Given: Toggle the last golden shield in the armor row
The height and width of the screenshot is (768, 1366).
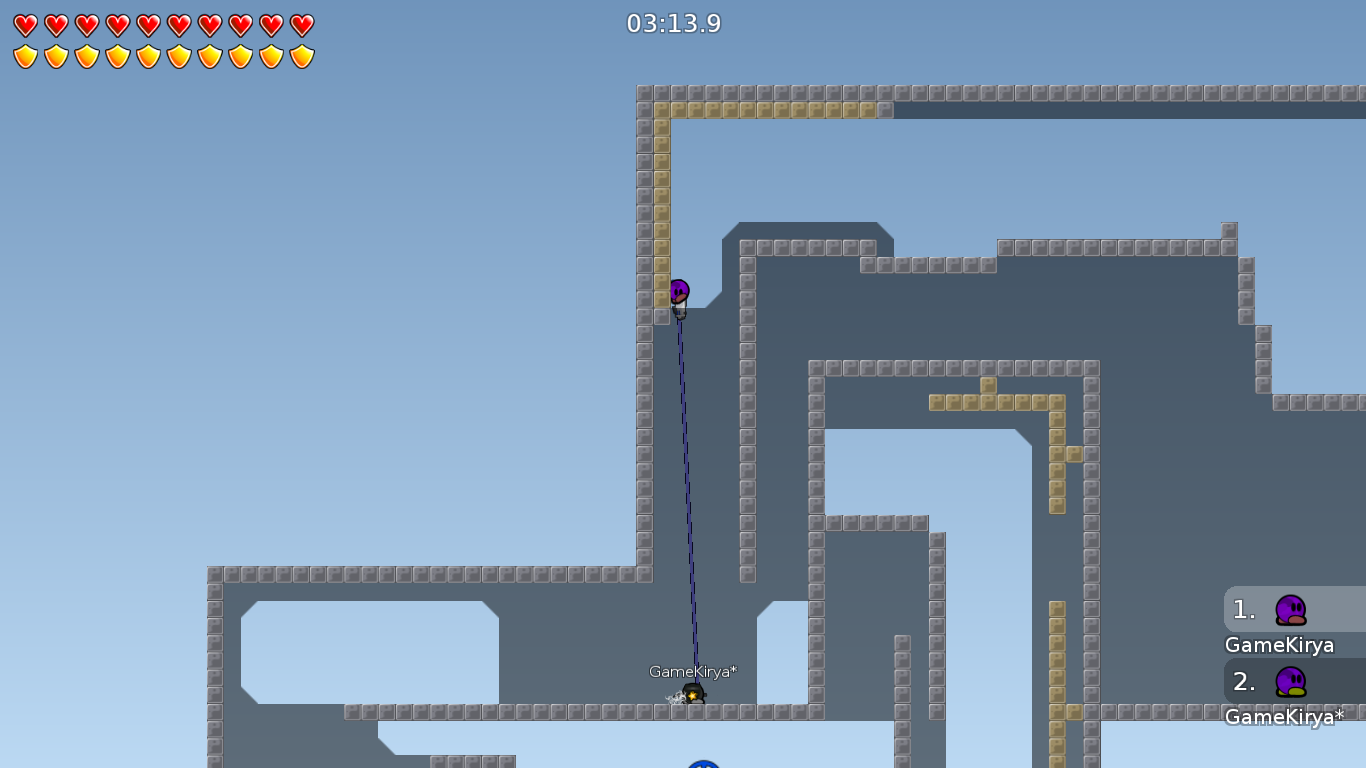Looking at the screenshot, I should point(301,56).
